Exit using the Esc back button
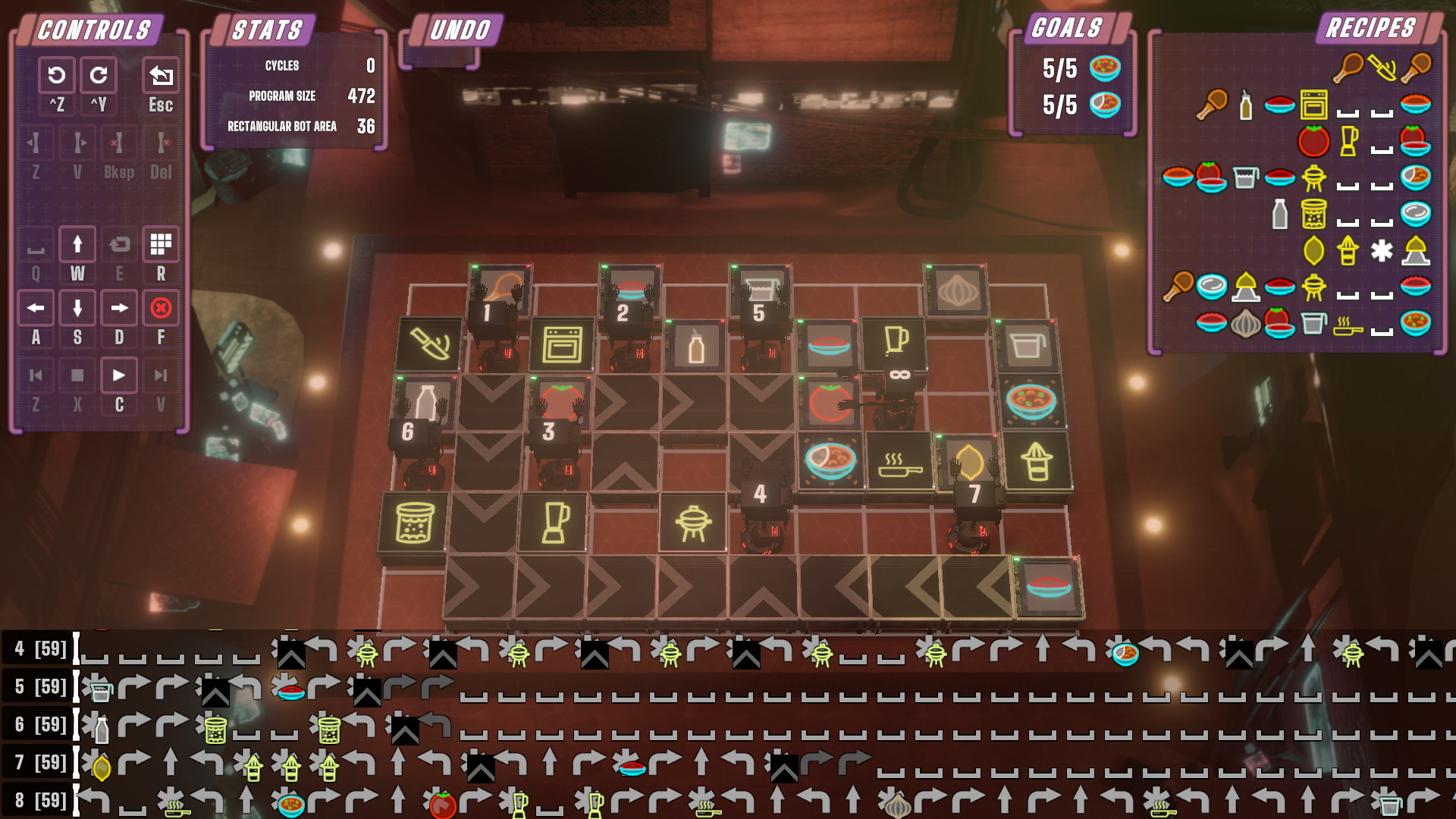1456x819 pixels. pos(161,76)
